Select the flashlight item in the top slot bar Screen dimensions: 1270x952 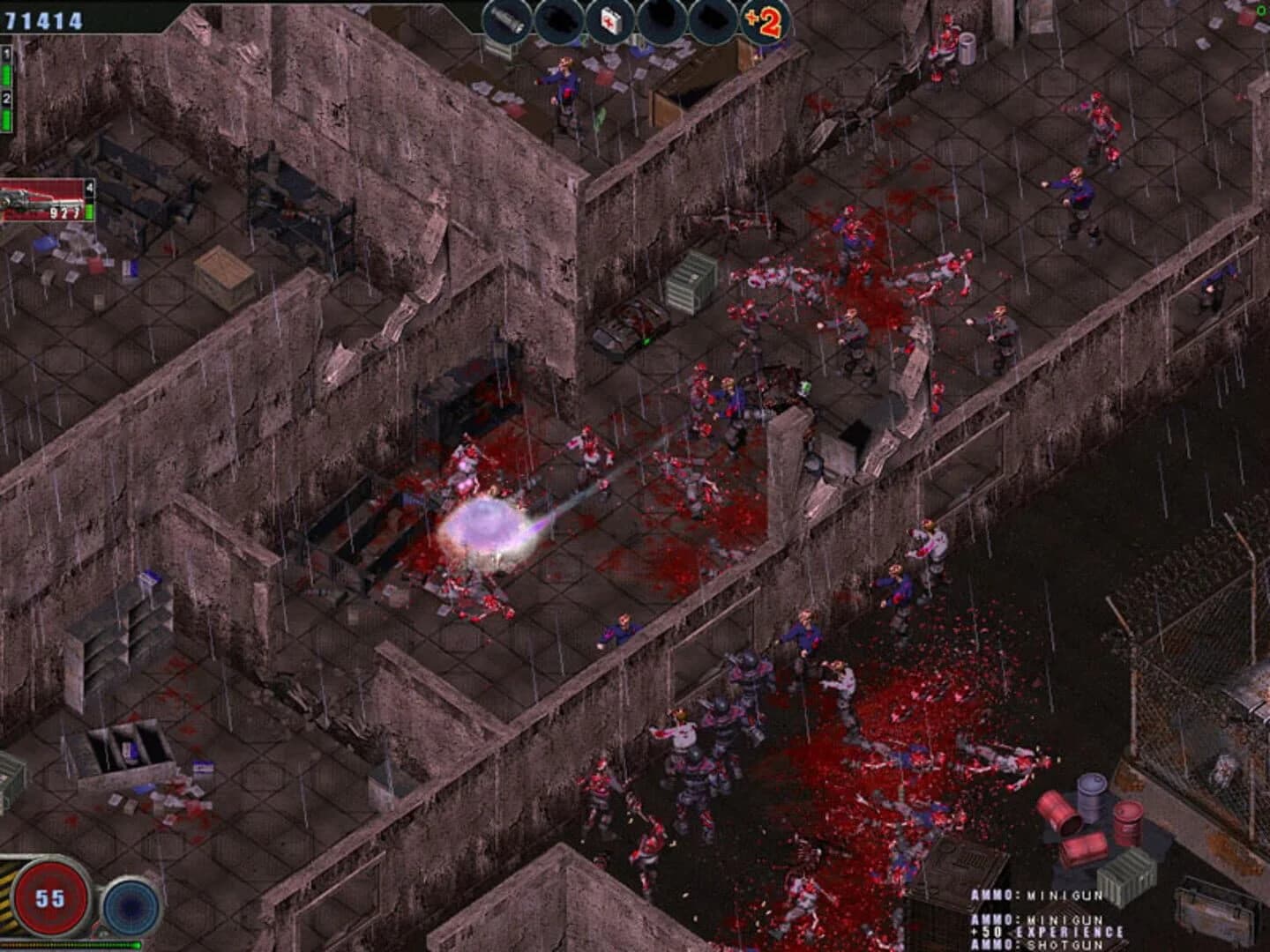[504, 19]
